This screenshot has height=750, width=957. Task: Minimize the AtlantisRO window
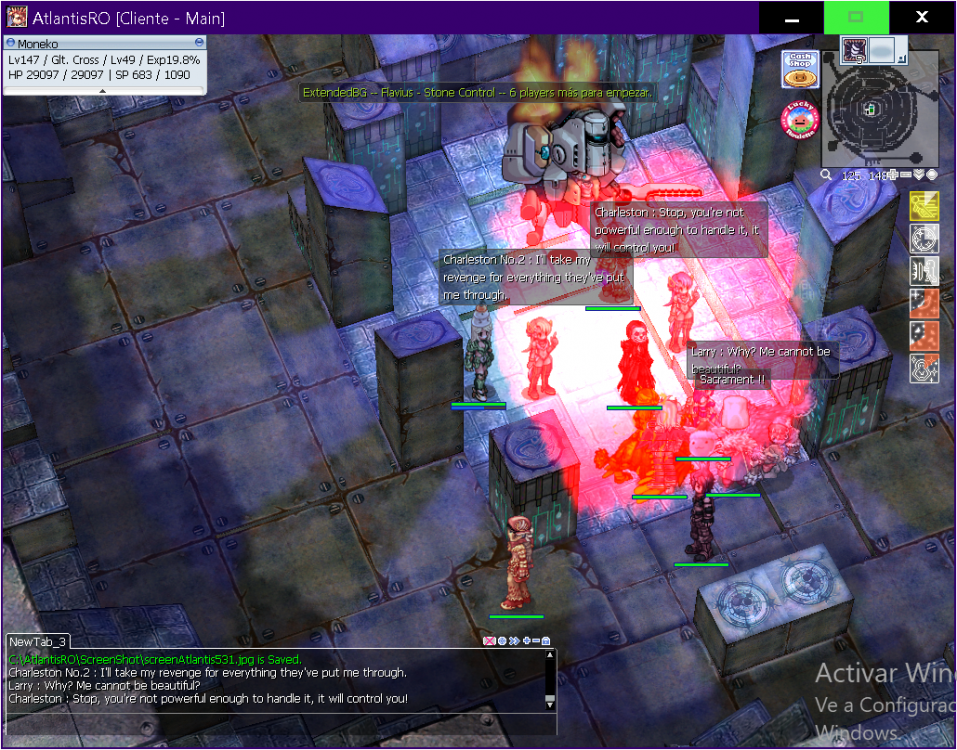[x=791, y=18]
